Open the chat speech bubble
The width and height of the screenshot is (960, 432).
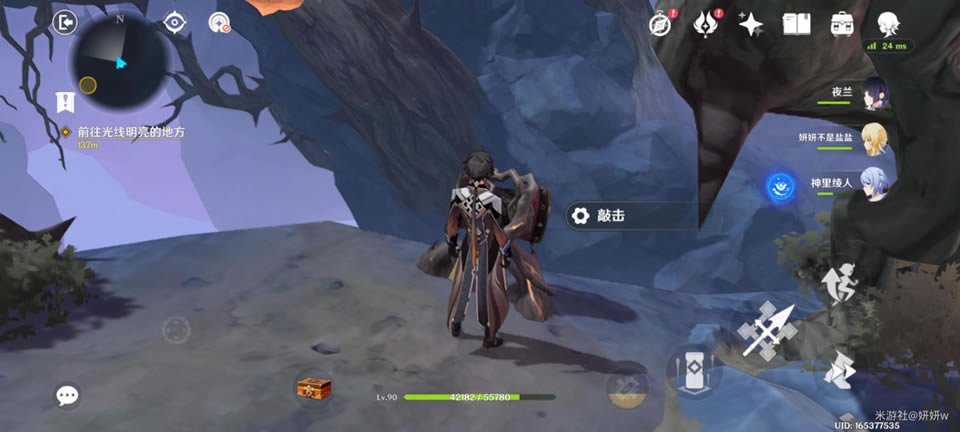(67, 396)
